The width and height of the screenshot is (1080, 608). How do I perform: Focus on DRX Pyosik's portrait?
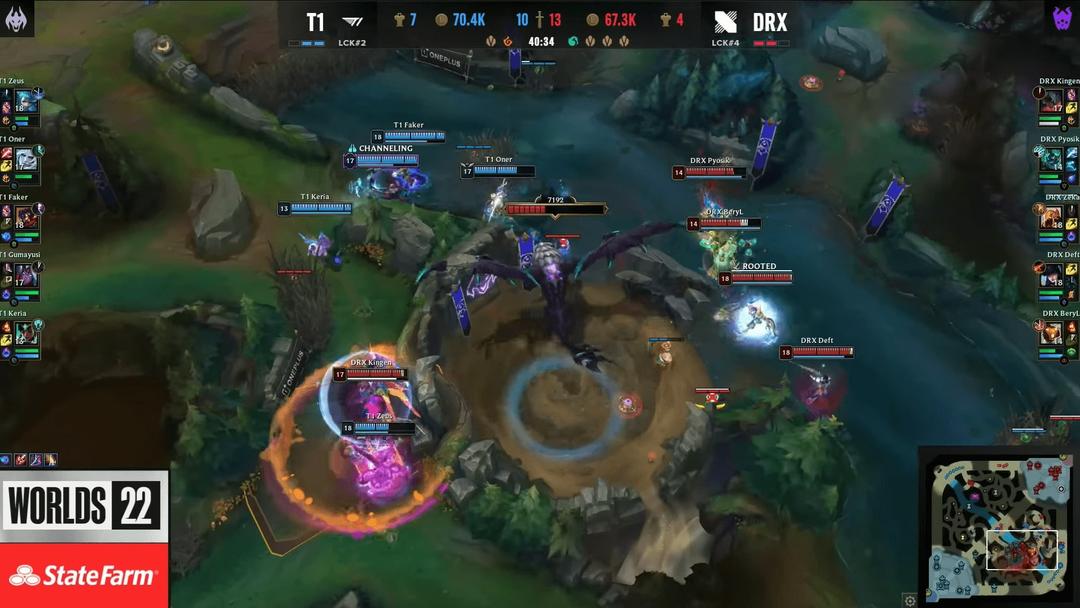[x=1052, y=159]
